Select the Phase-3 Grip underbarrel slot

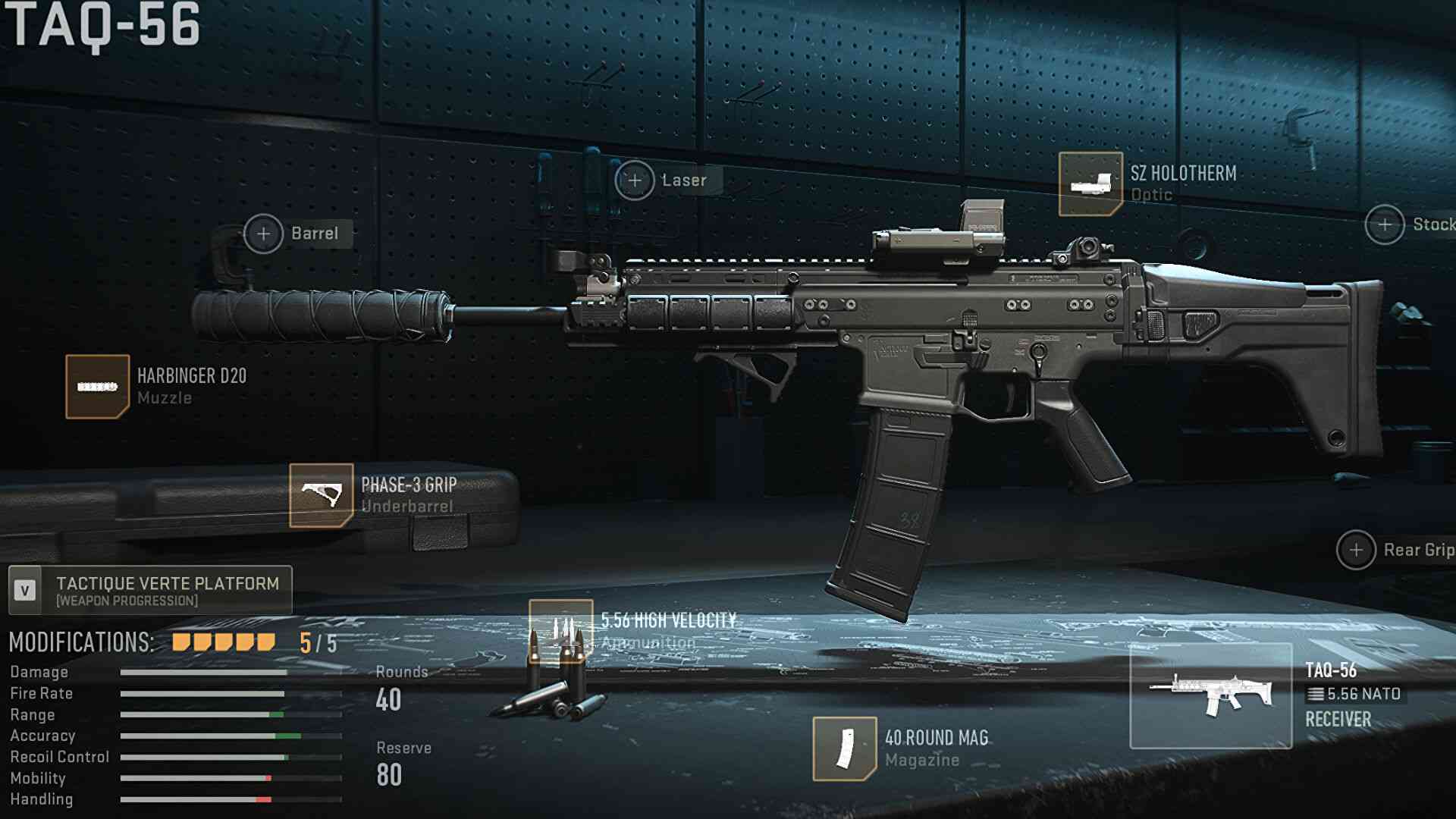321,495
